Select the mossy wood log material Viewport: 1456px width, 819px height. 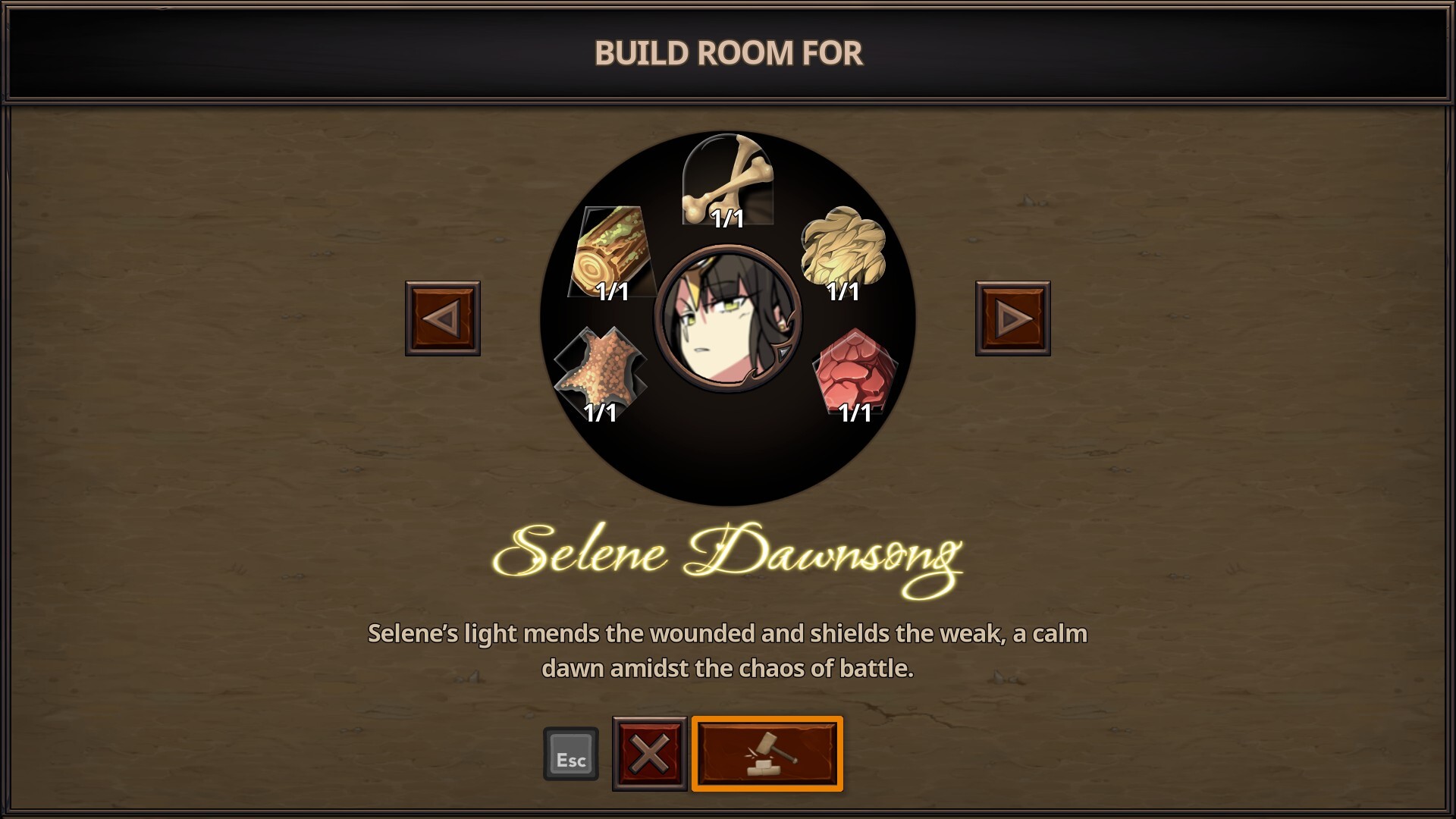[610, 252]
